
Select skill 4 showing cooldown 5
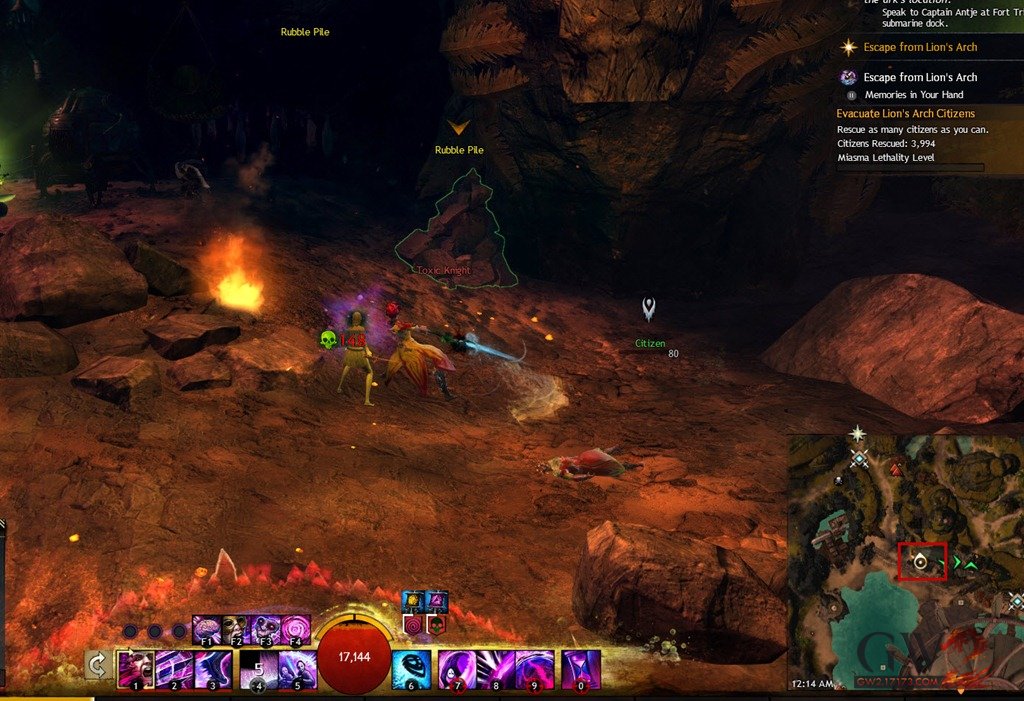[x=258, y=668]
